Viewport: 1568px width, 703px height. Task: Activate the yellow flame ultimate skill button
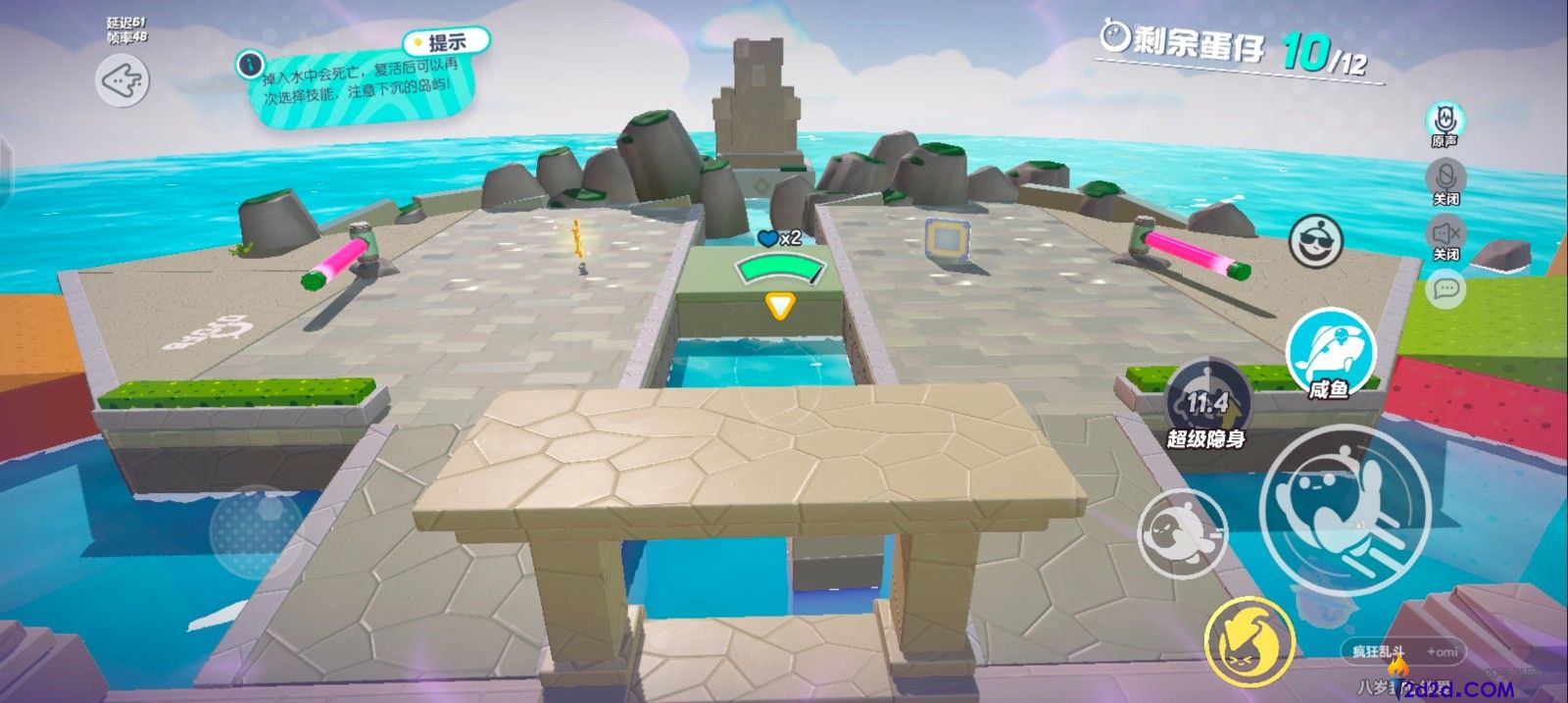(x=1249, y=642)
